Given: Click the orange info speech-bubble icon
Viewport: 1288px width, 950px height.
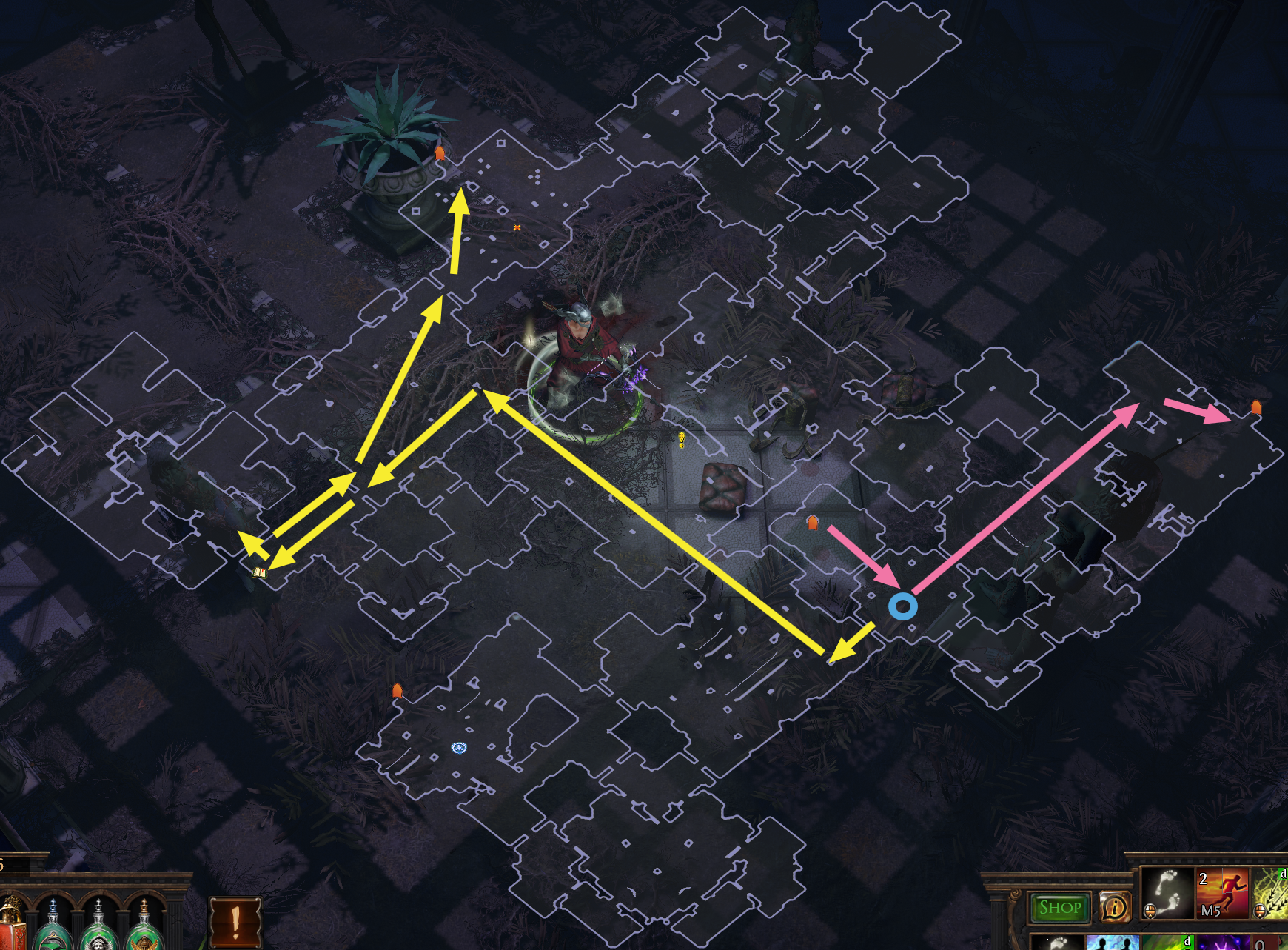Looking at the screenshot, I should [x=1115, y=907].
